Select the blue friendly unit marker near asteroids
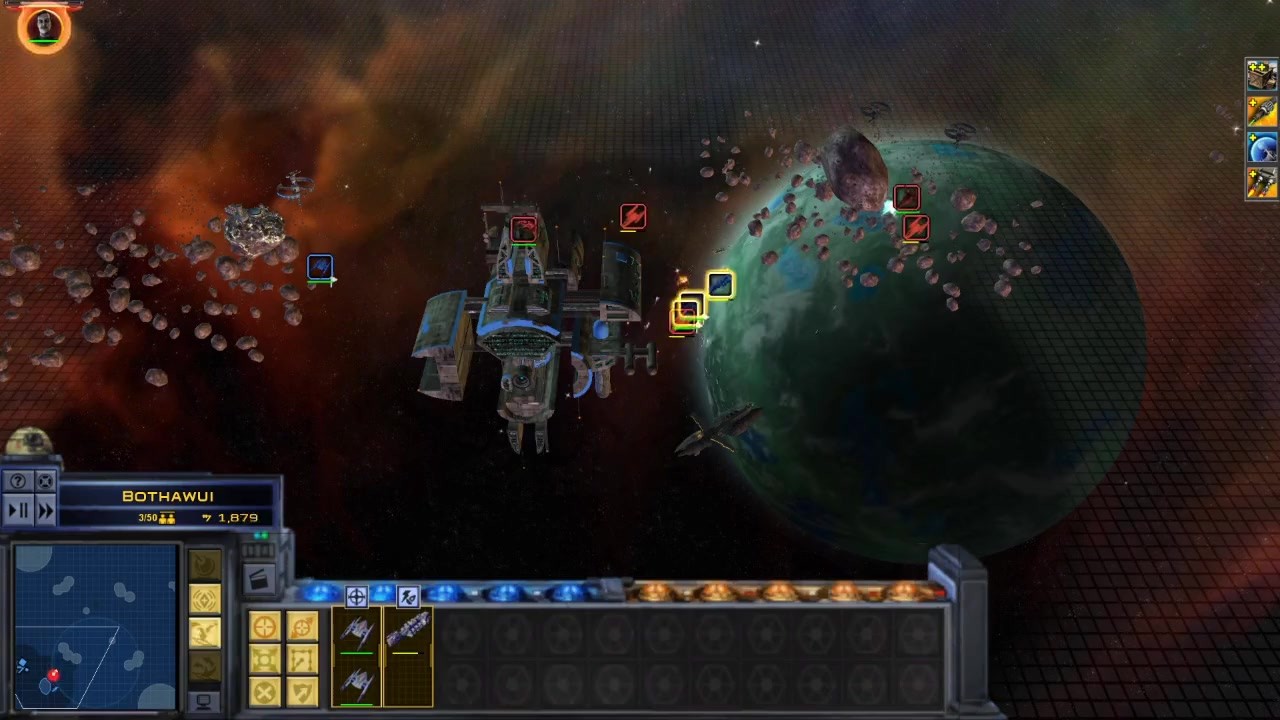The width and height of the screenshot is (1280, 720). click(x=320, y=267)
